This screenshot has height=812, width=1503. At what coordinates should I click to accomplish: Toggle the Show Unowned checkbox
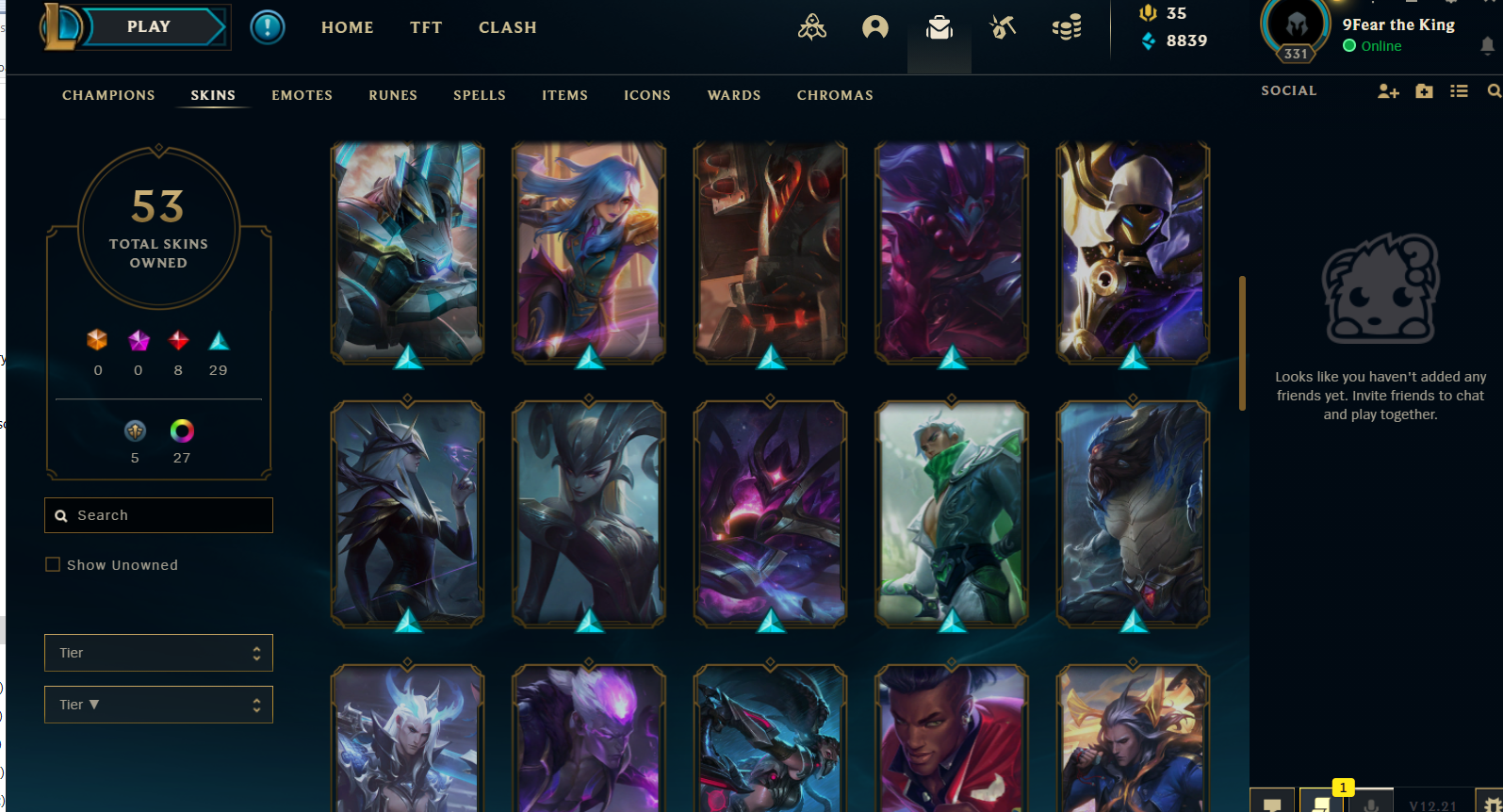coord(53,565)
